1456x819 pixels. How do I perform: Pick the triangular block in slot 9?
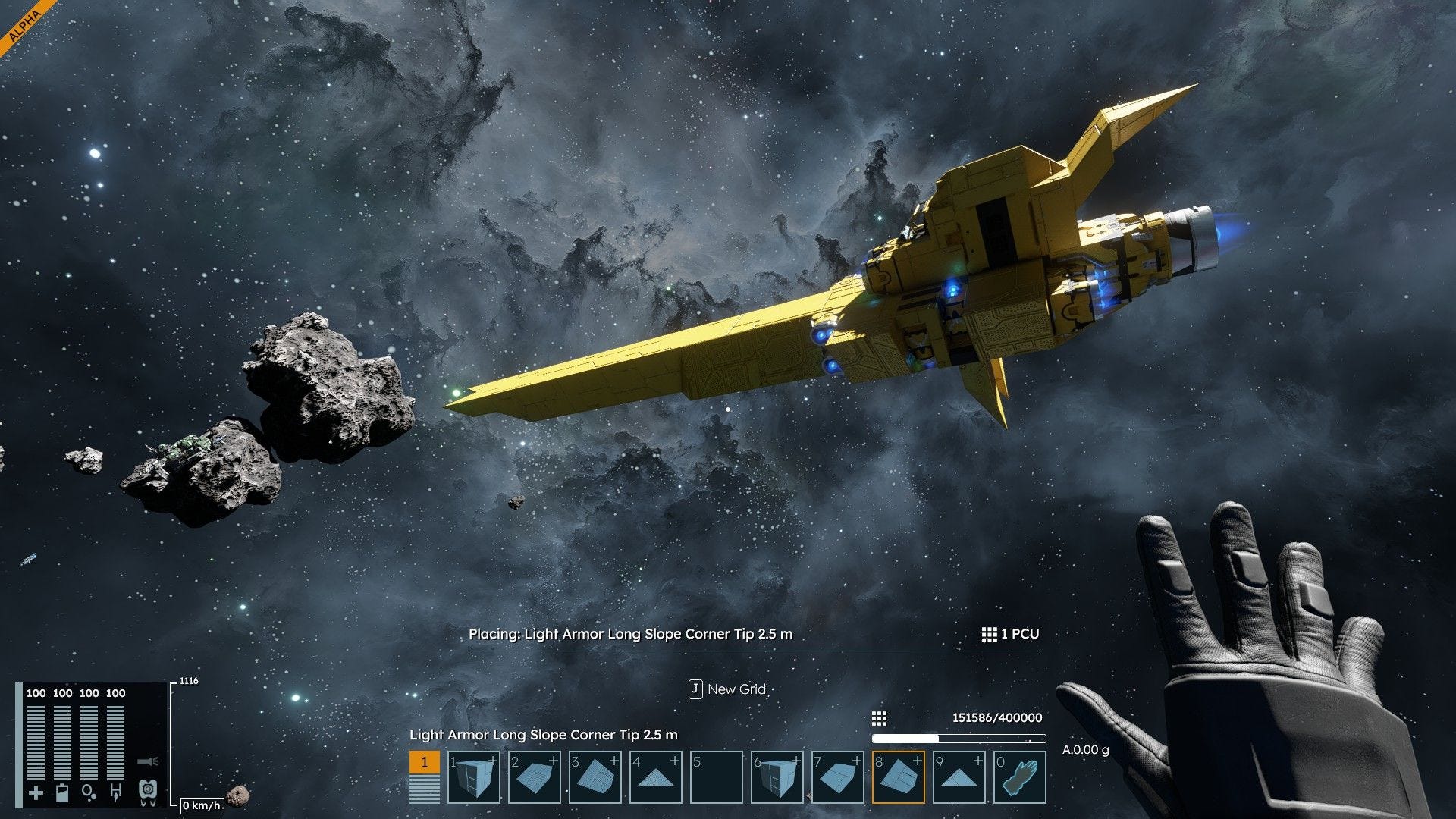pyautogui.click(x=959, y=777)
